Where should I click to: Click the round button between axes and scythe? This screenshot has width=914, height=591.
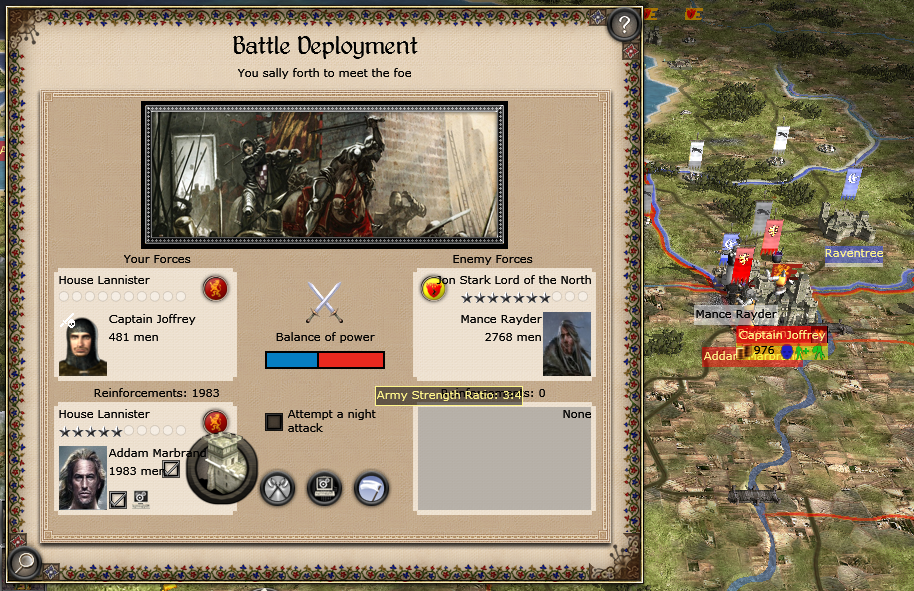click(x=324, y=489)
